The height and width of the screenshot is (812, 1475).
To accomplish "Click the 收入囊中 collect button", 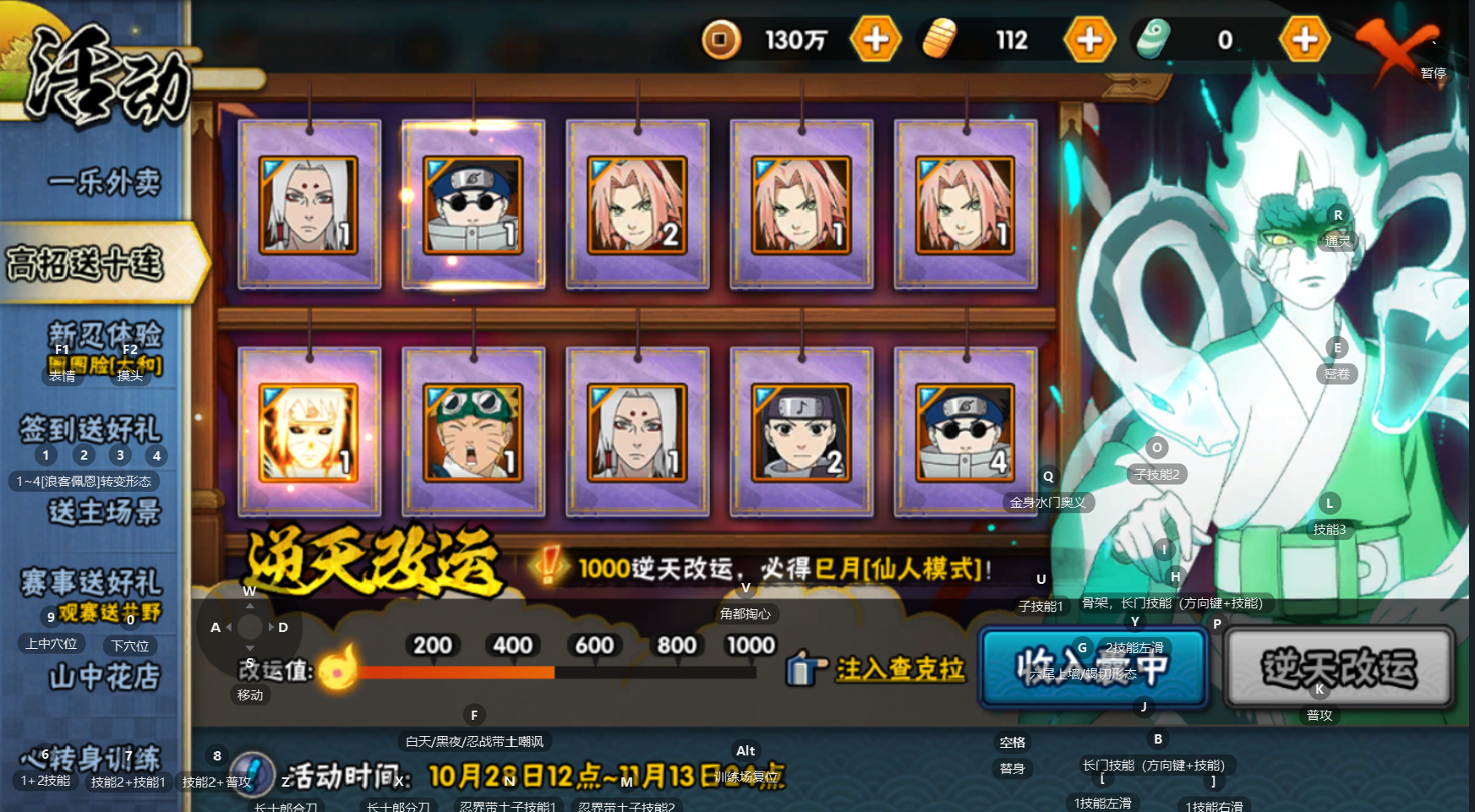I will point(1093,668).
